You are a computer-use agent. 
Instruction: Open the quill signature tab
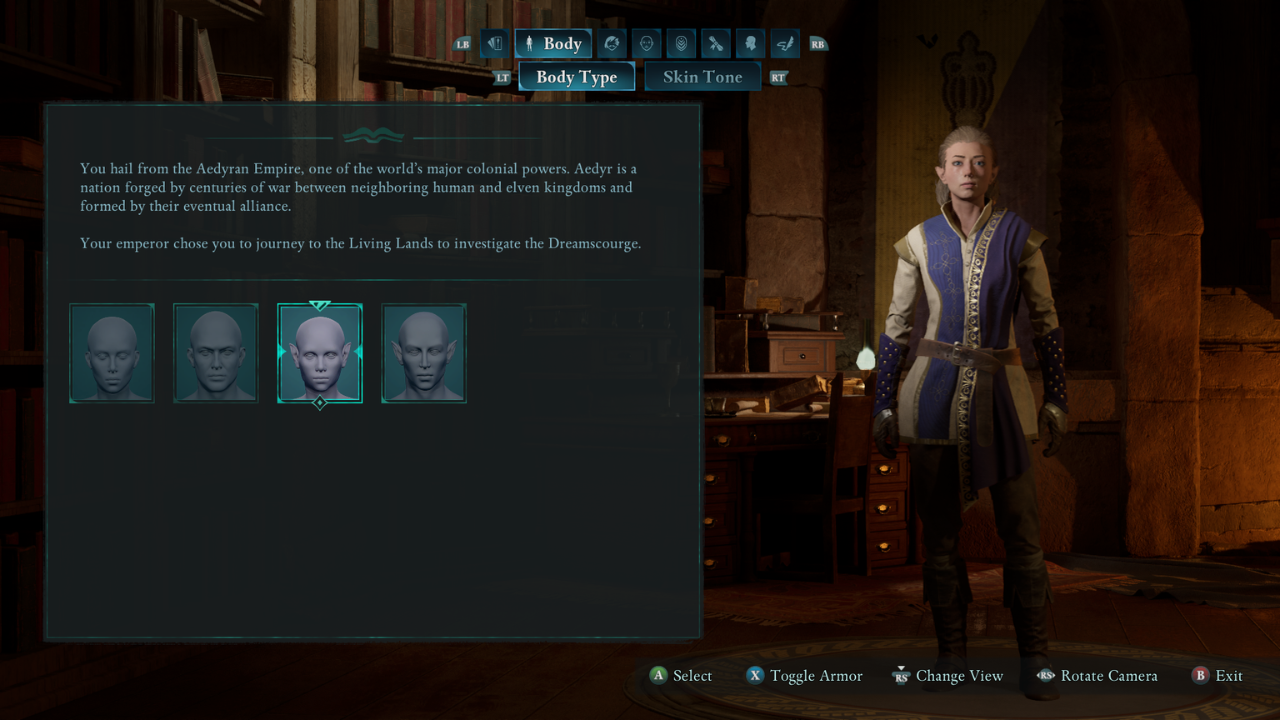(x=785, y=44)
